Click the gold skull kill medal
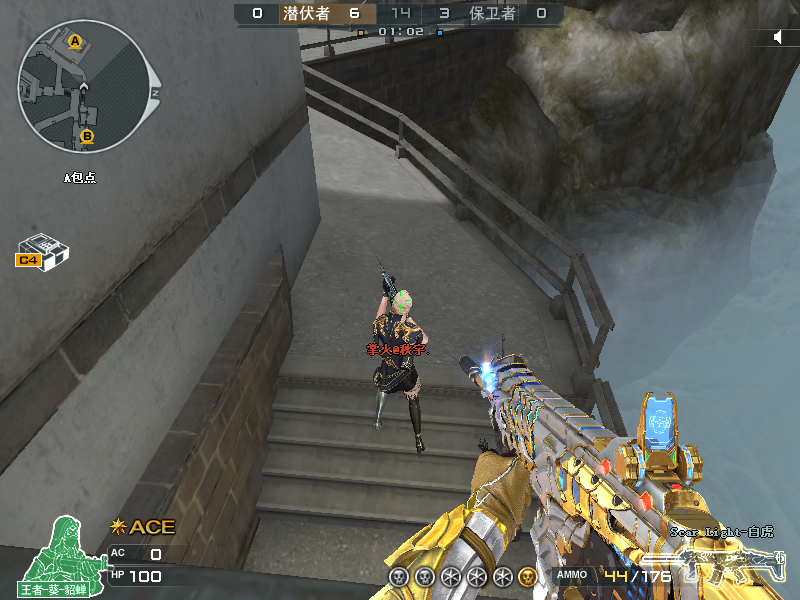Screen dimensions: 800x600 coord(527,577)
